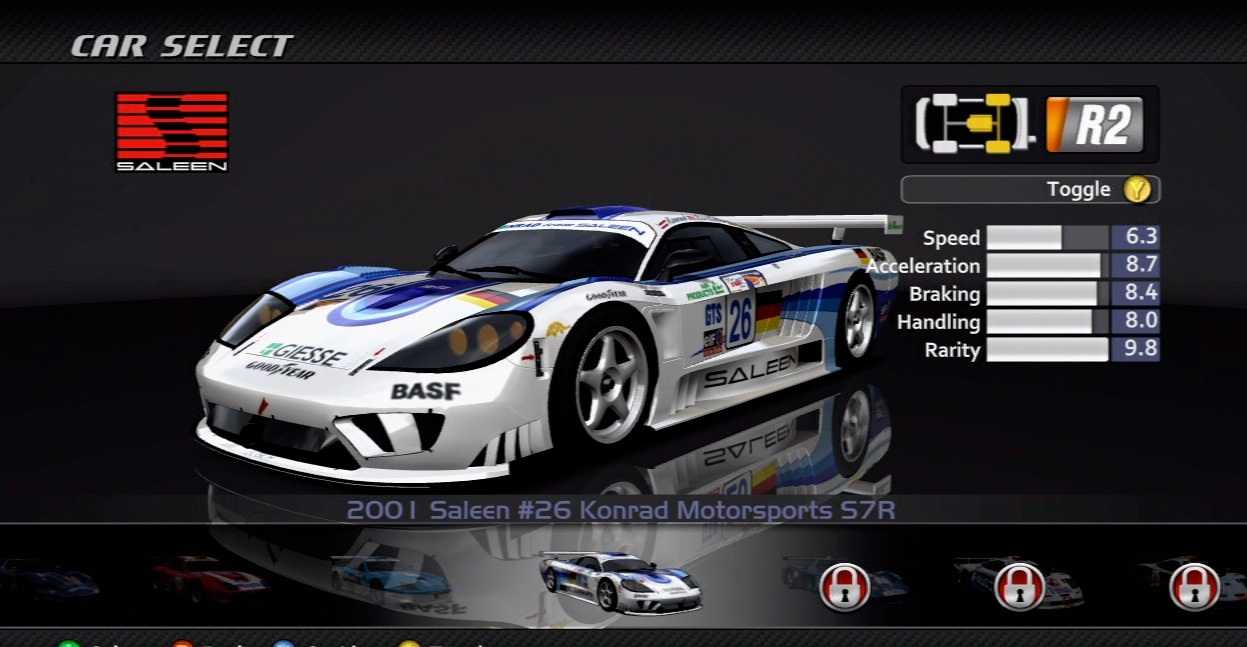The height and width of the screenshot is (647, 1247).
Task: Select the dark blue car thumbnail
Action: tap(48, 578)
